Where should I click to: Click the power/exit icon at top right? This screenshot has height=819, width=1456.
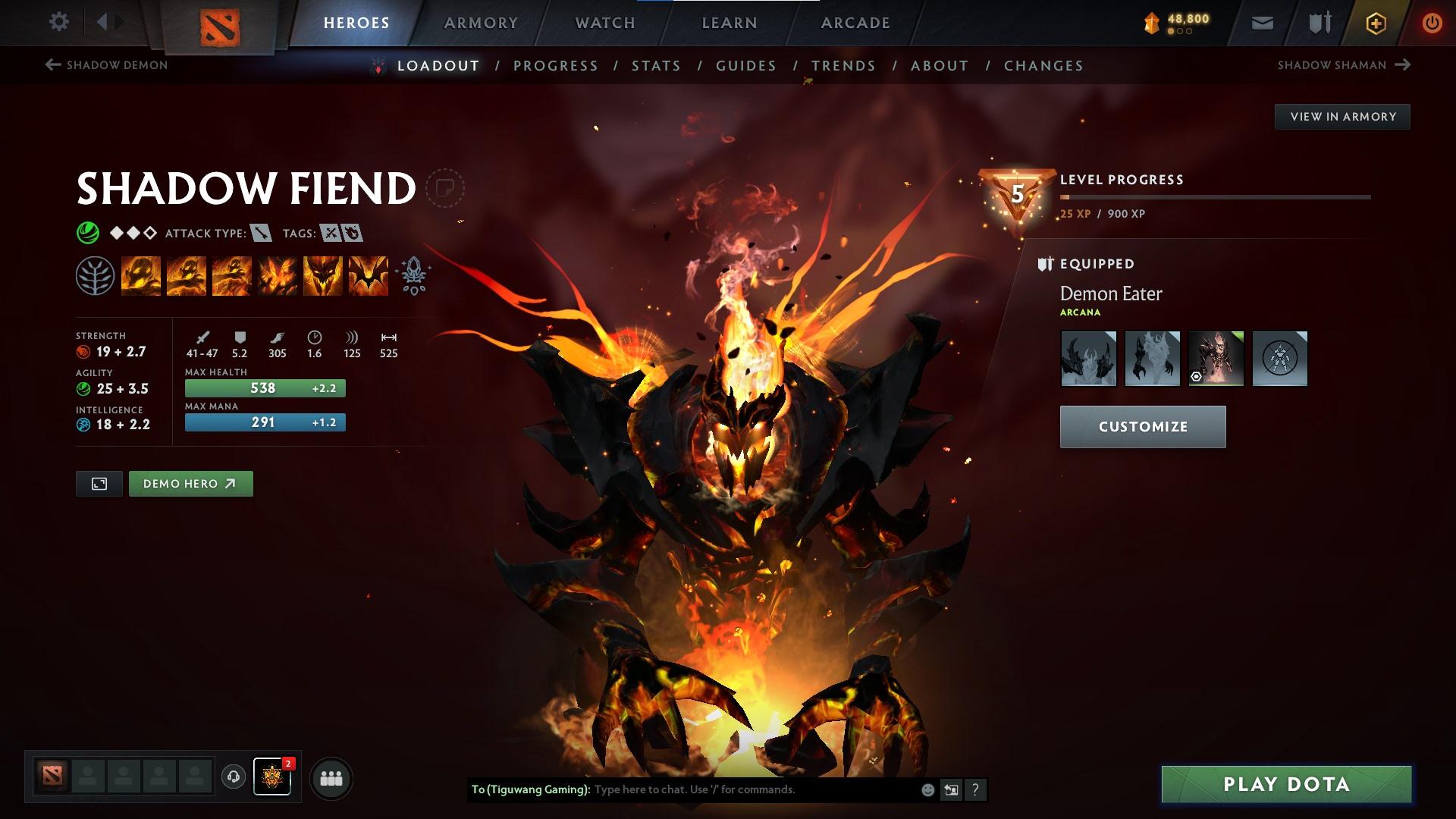pos(1430,22)
